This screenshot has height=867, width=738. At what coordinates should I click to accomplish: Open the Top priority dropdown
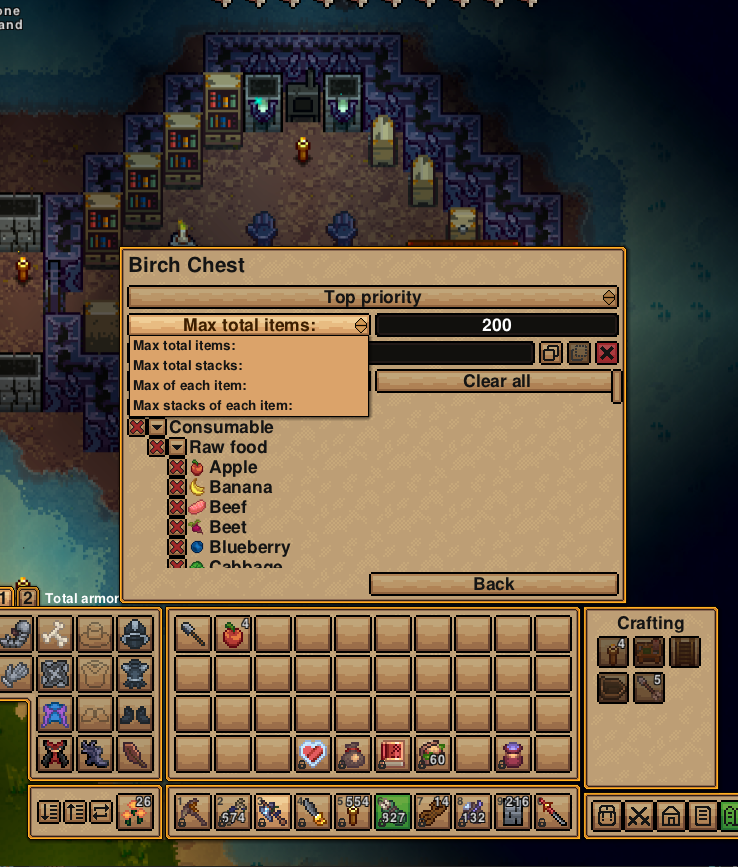372,297
